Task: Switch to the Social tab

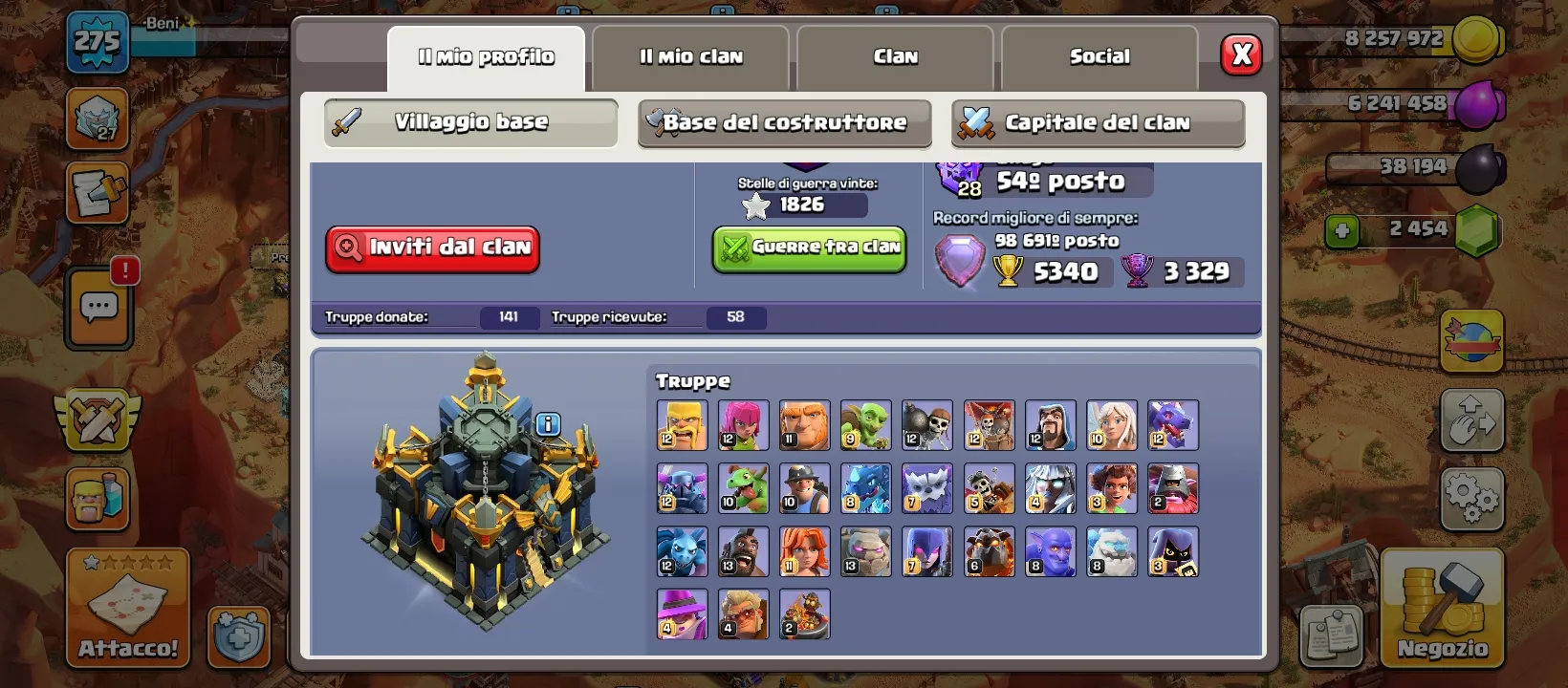Action: point(1100,57)
